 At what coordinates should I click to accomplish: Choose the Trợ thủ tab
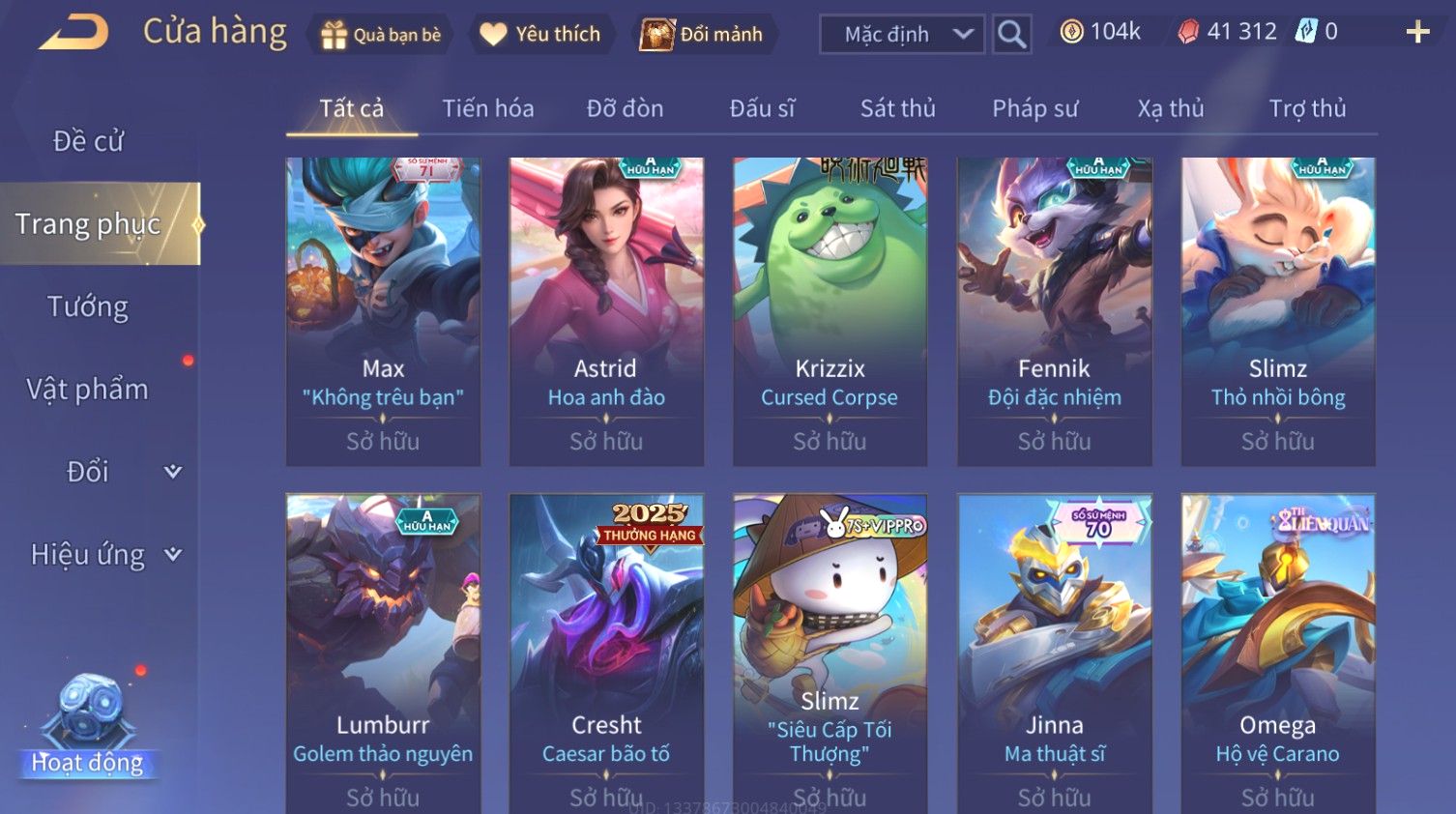[1307, 108]
